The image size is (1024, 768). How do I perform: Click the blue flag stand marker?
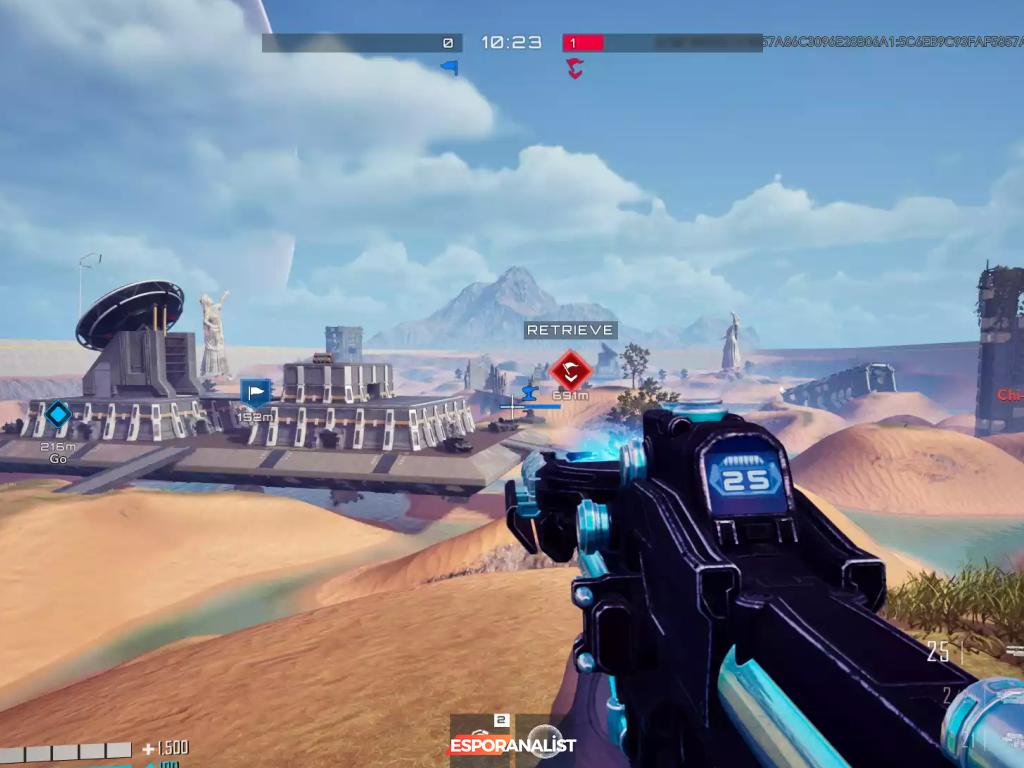tap(256, 393)
